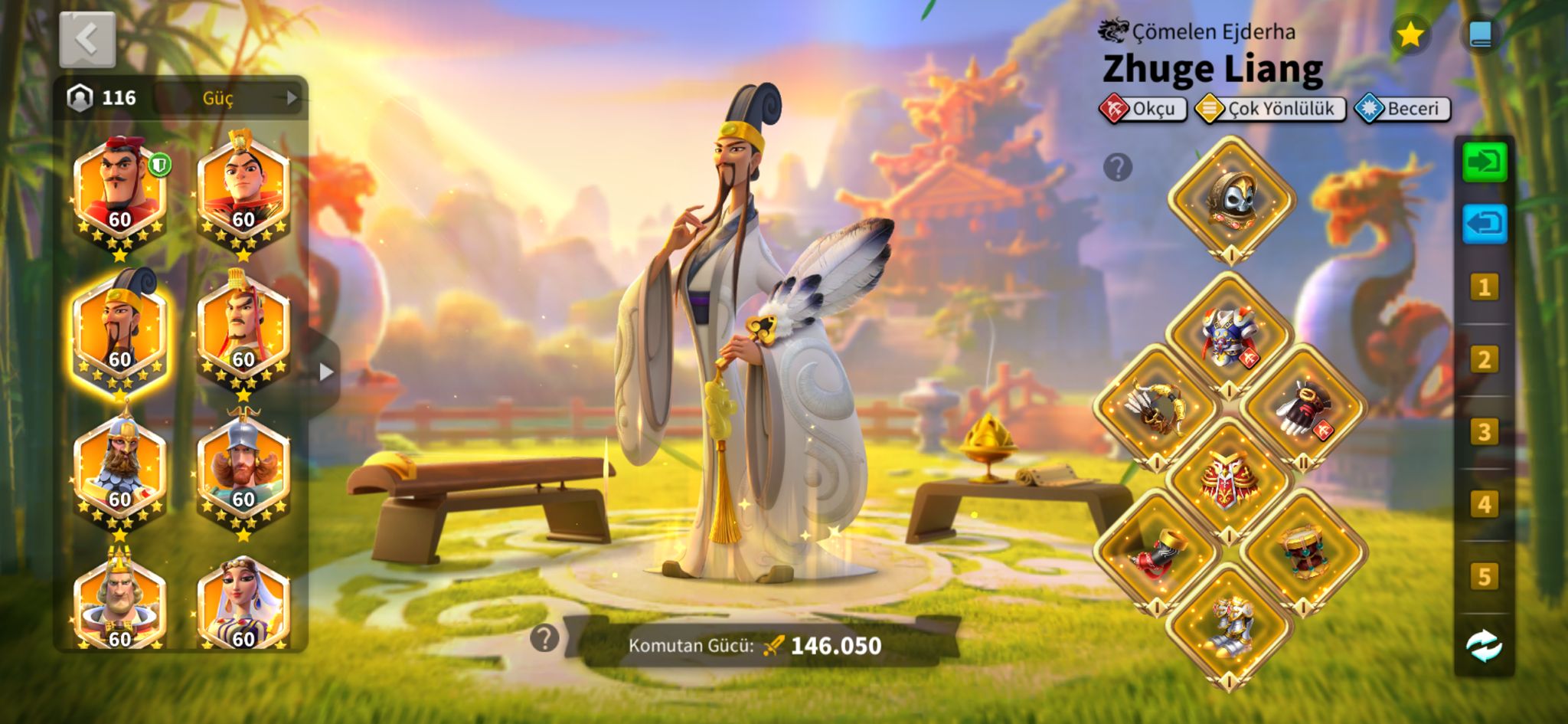Switch to equipment preset 1
The image size is (1568, 724).
click(1484, 287)
